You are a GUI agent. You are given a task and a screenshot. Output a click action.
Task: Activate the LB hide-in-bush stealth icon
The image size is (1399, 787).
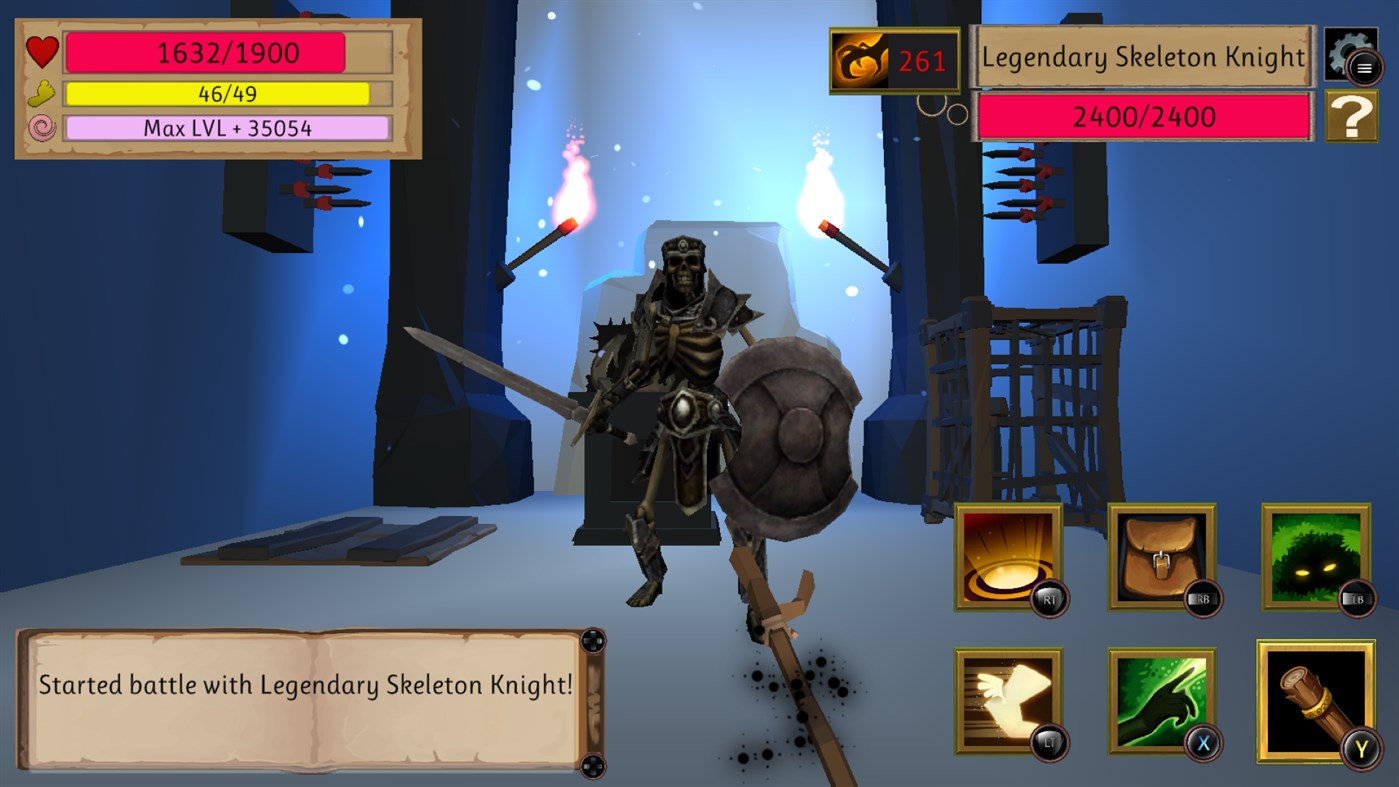[x=1315, y=556]
